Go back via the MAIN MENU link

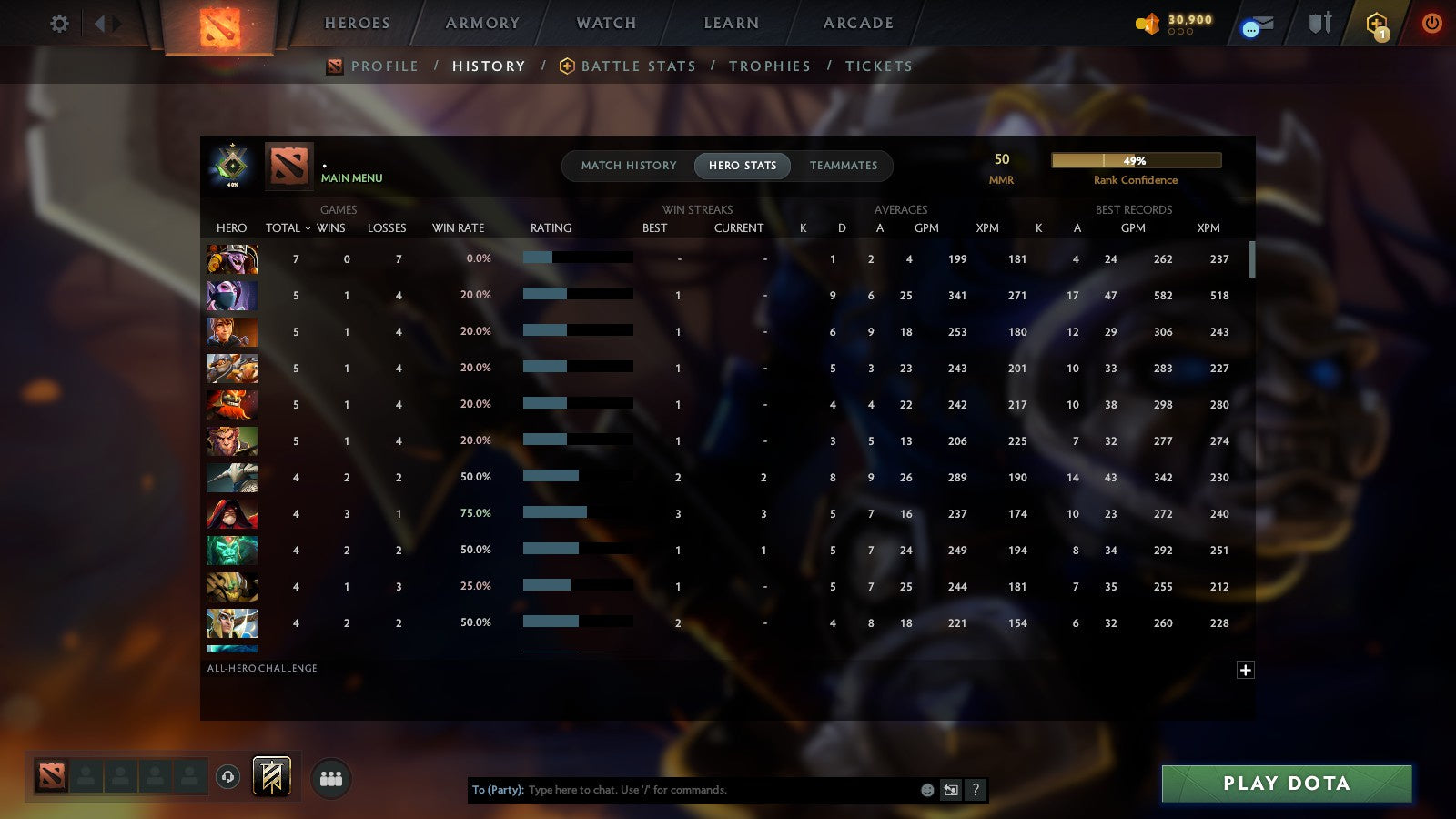click(x=352, y=178)
